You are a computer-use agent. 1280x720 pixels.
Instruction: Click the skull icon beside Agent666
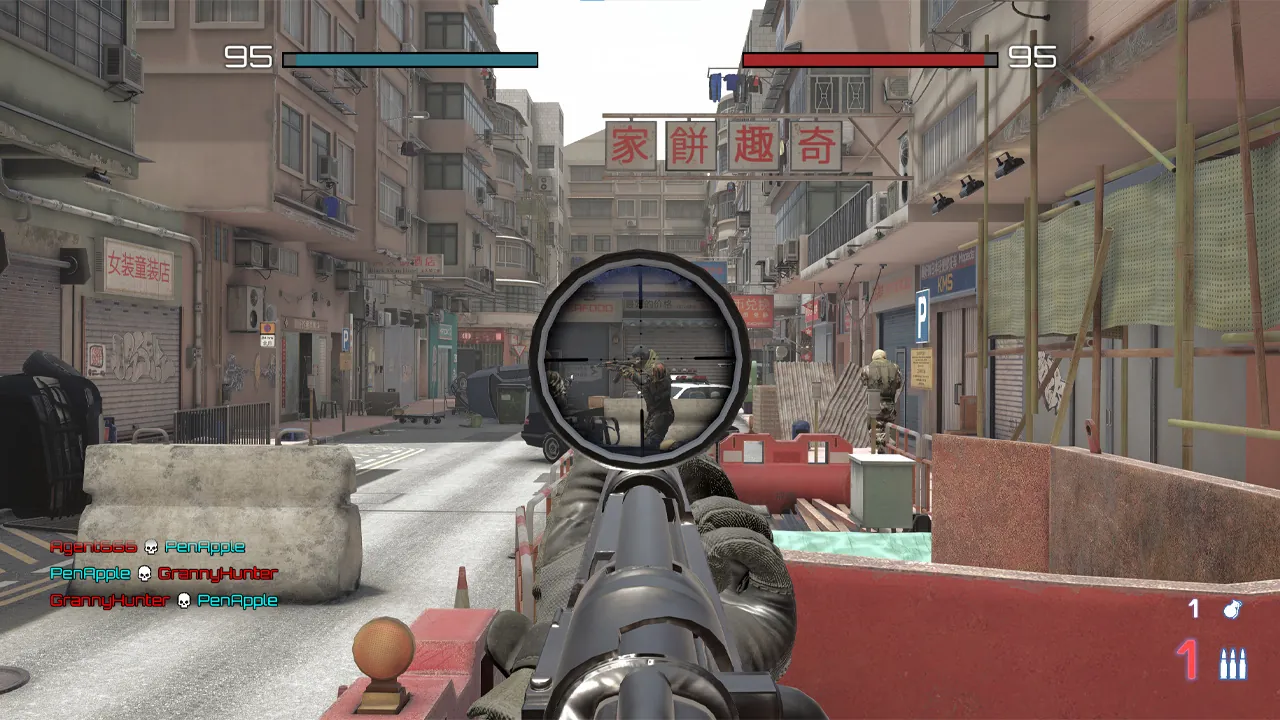pyautogui.click(x=150, y=547)
